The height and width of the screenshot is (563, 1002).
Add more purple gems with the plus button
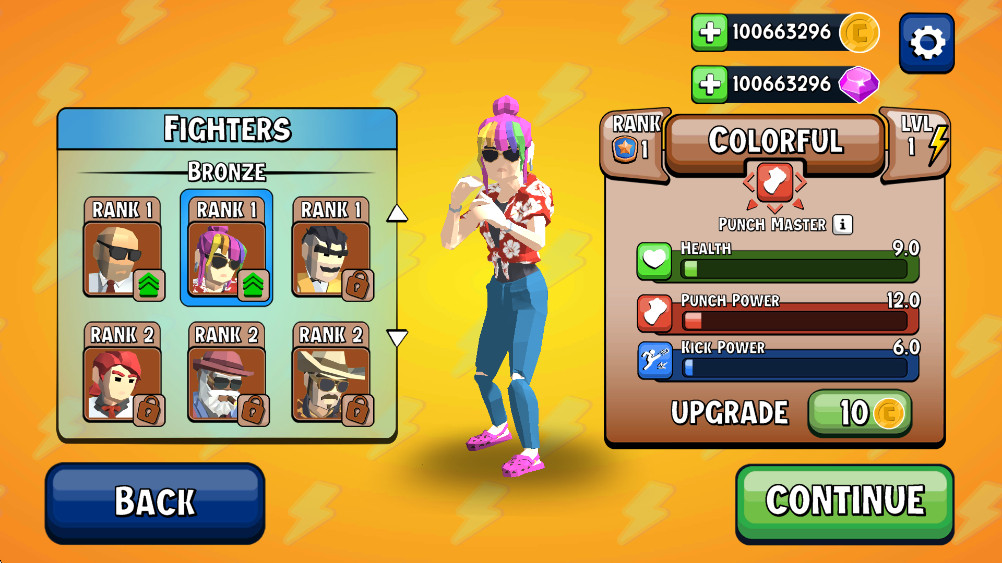(710, 84)
